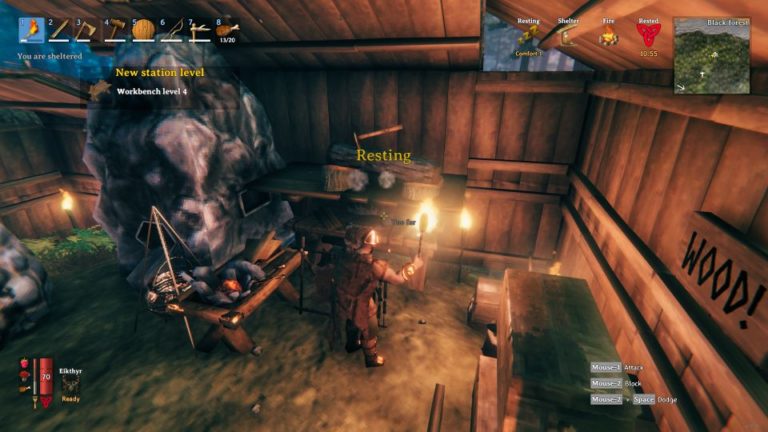Screen dimensions: 768x432
Task: Choose the pickaxe hotbar slot
Action: pyautogui.click(x=200, y=30)
